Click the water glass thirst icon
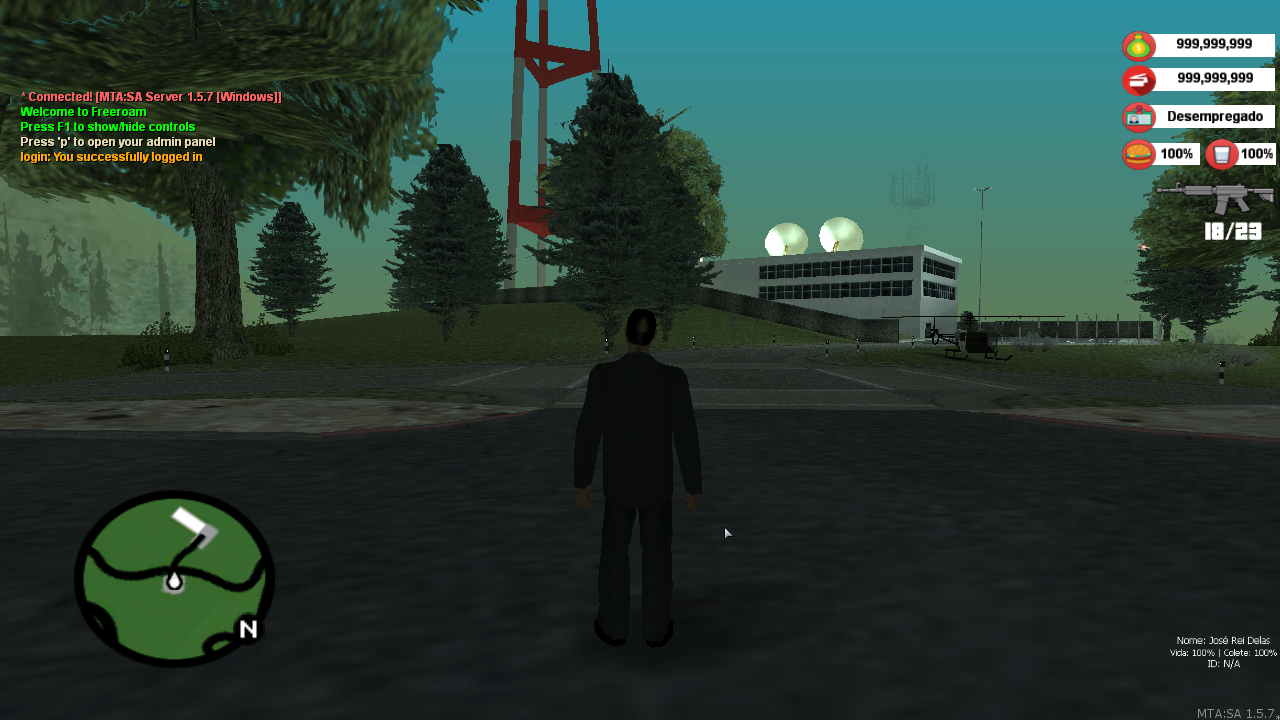 1219,153
